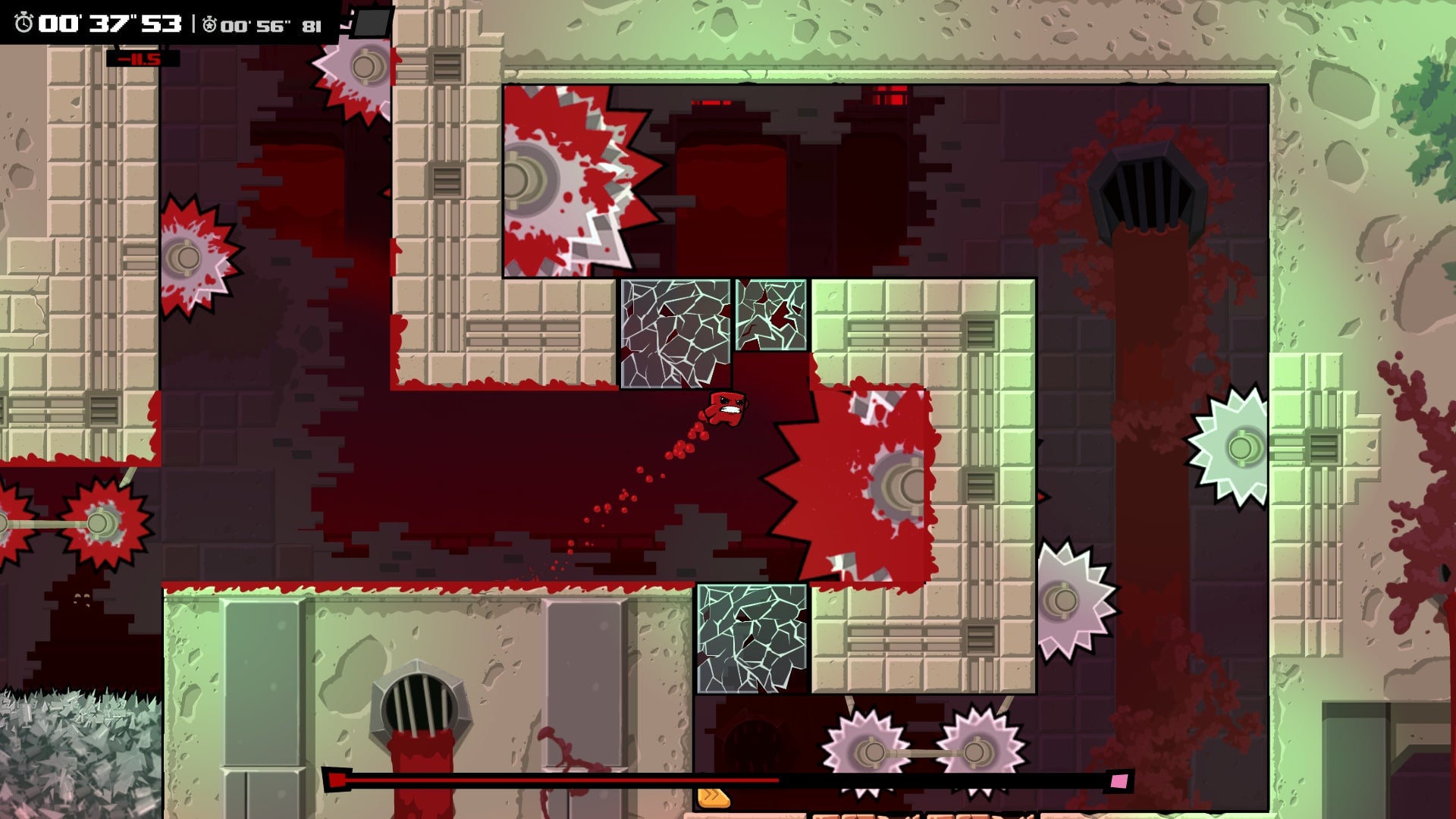1456x819 pixels.
Task: Click the stopwatch timer icon
Action: 23,23
